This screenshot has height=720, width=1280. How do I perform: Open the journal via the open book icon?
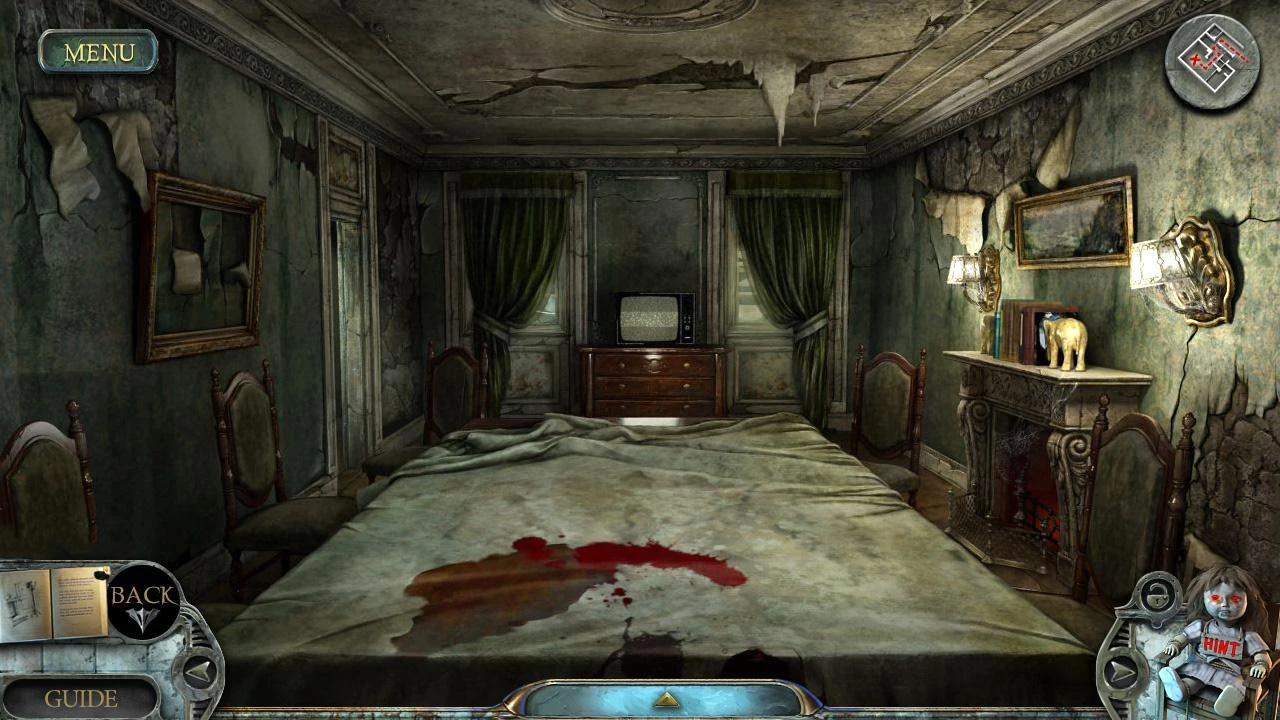pos(55,600)
